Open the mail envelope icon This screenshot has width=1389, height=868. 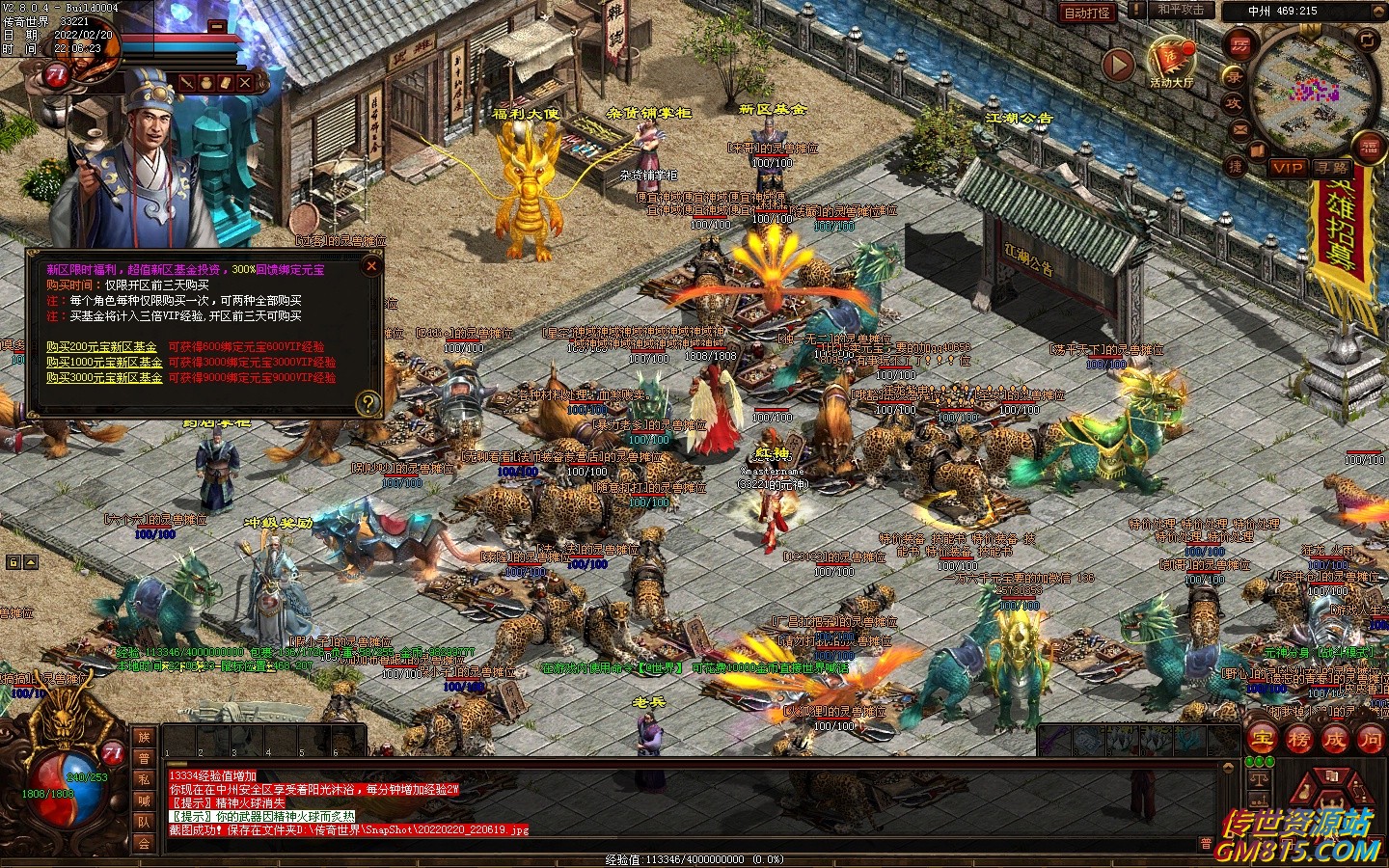[x=1239, y=129]
